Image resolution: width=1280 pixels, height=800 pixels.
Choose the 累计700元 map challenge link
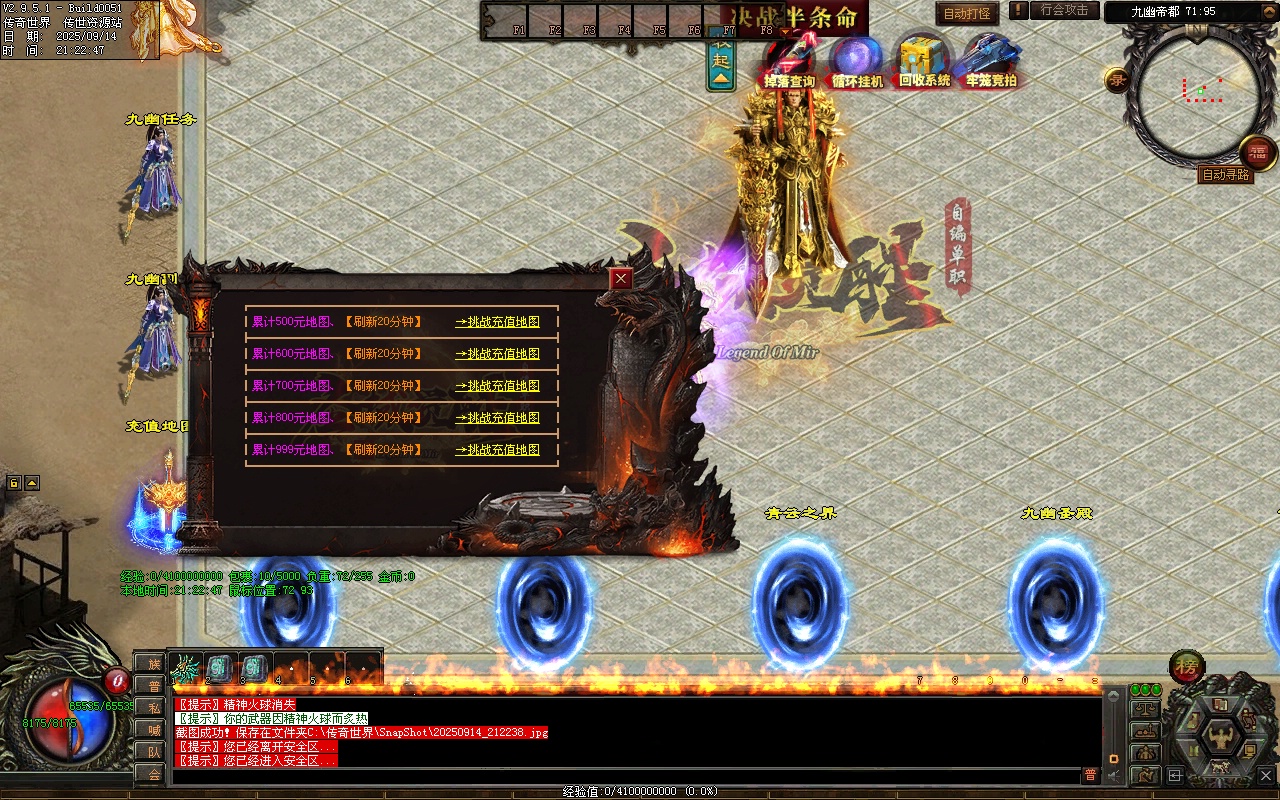coord(497,386)
